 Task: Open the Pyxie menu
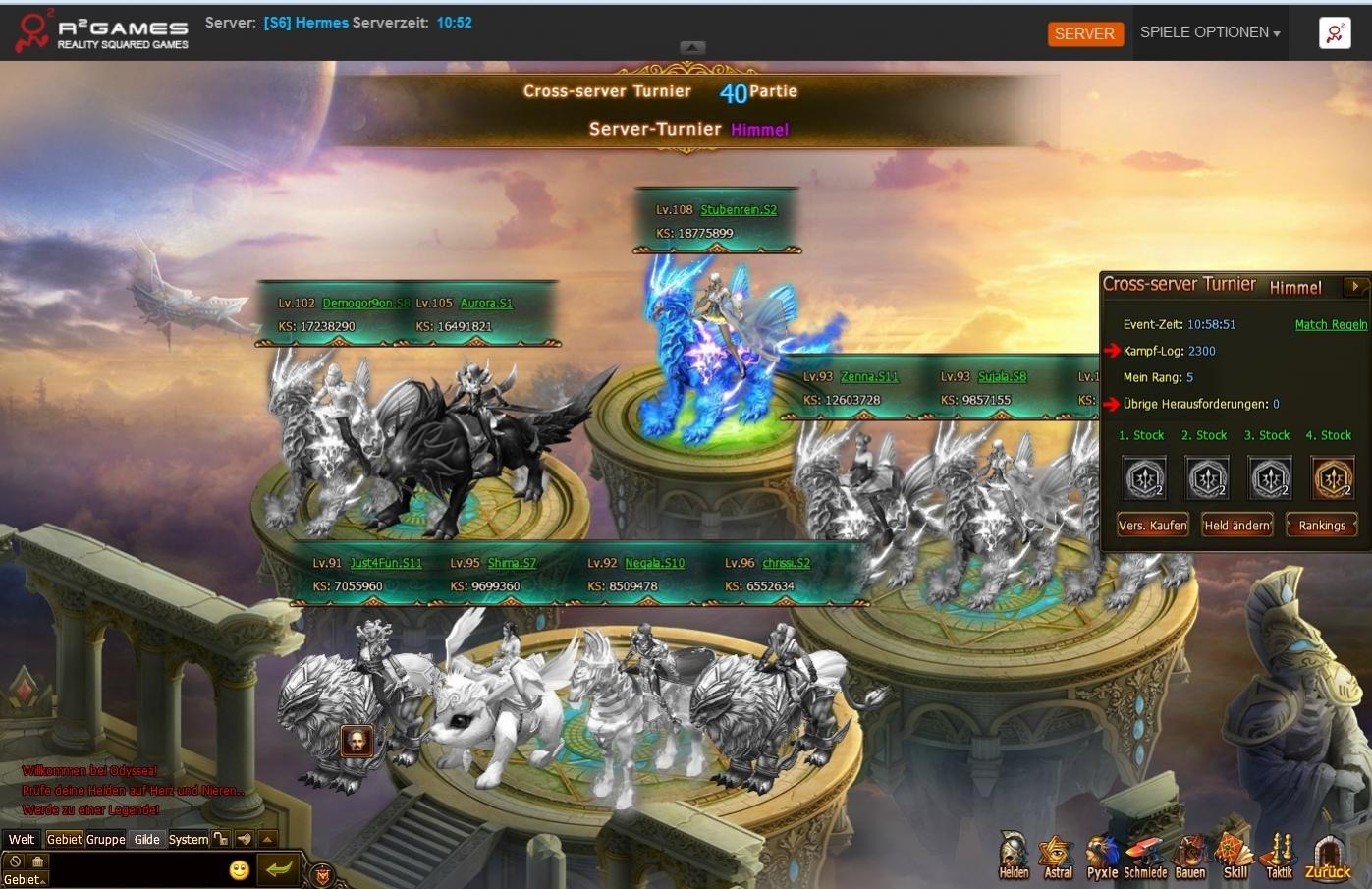pos(1102,857)
